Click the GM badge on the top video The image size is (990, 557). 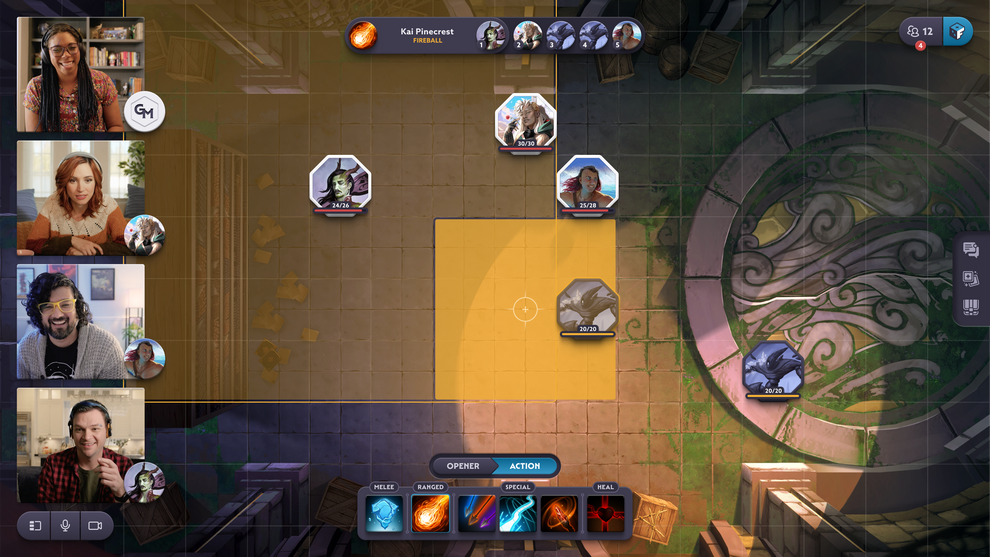(145, 112)
